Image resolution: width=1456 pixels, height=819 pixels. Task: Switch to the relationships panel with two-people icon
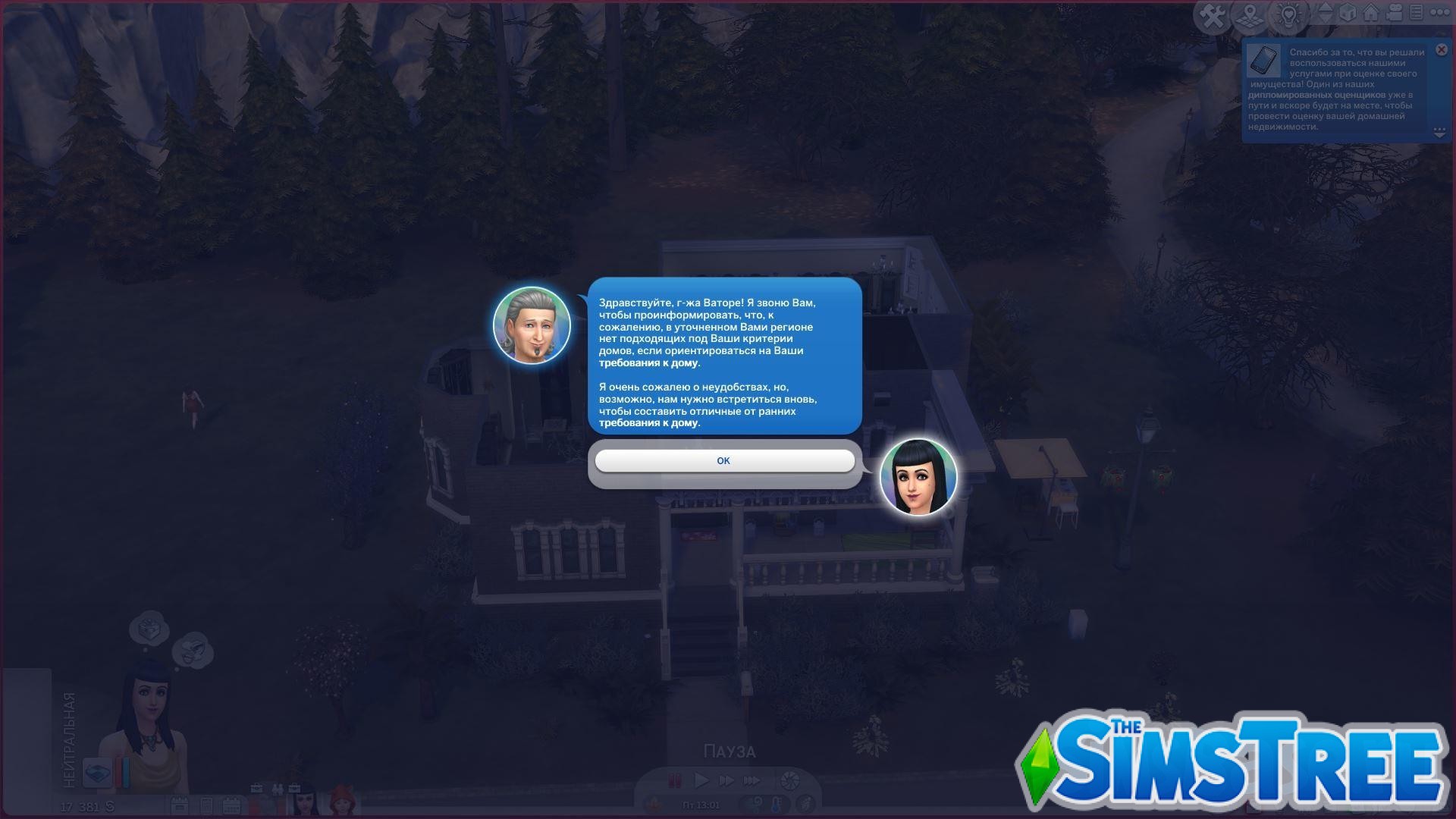tap(278, 789)
